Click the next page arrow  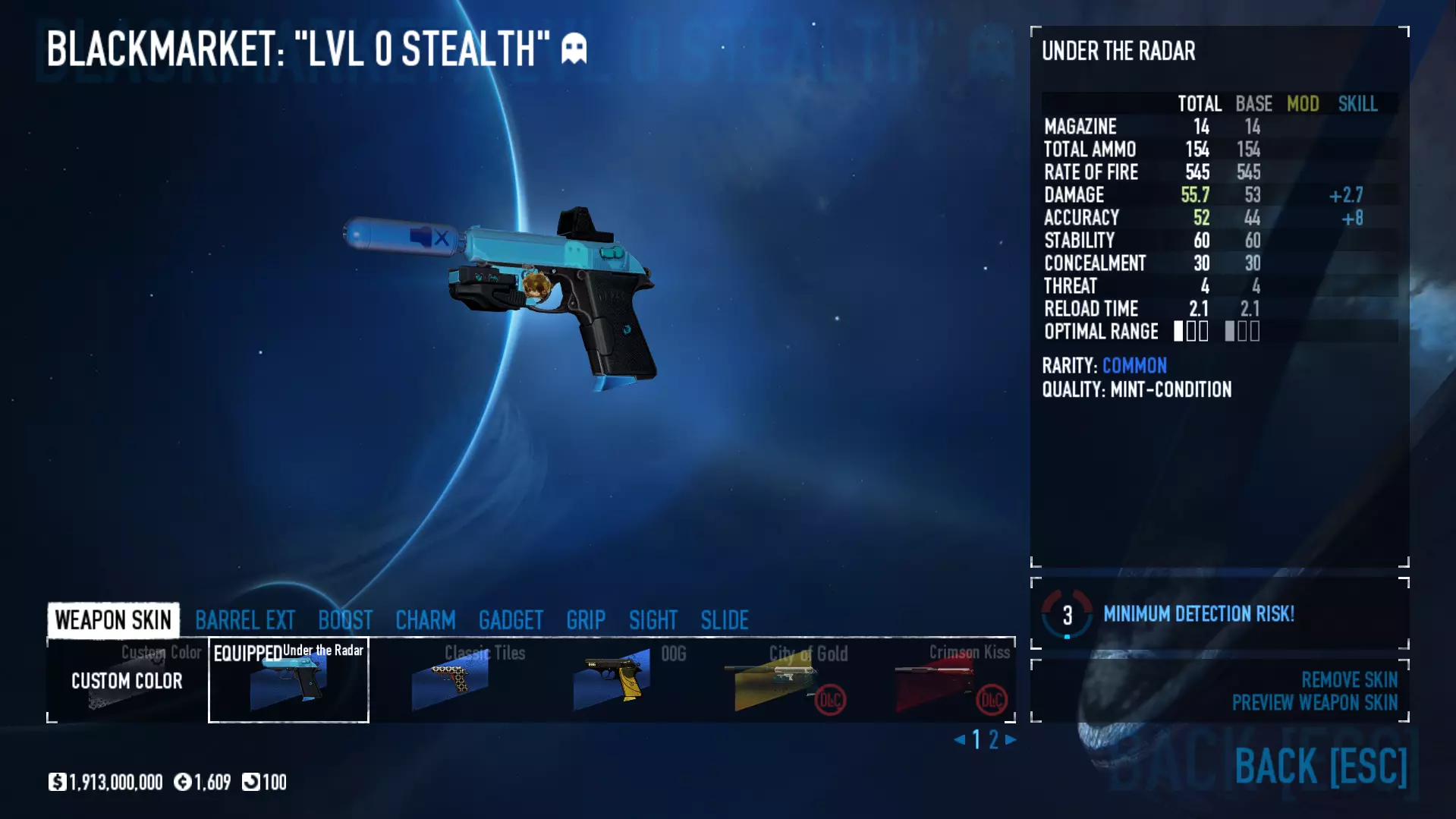pos(1011,739)
